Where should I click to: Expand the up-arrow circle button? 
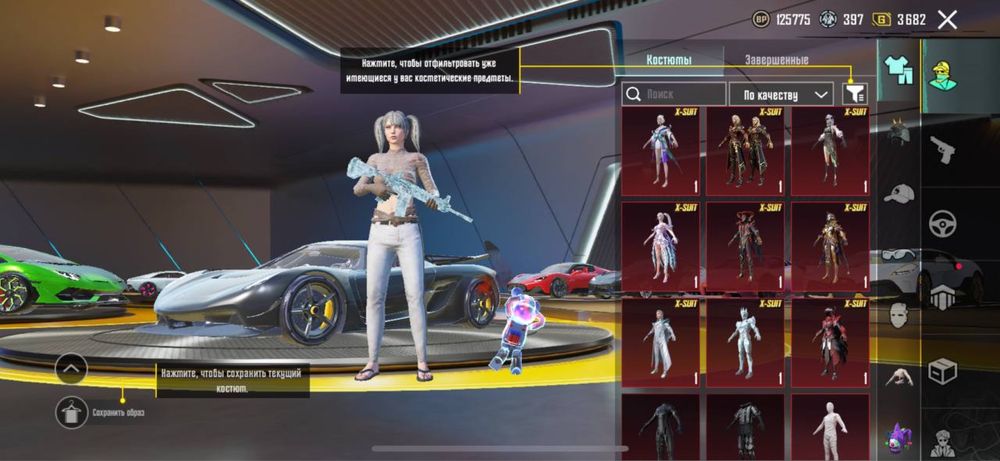72,368
